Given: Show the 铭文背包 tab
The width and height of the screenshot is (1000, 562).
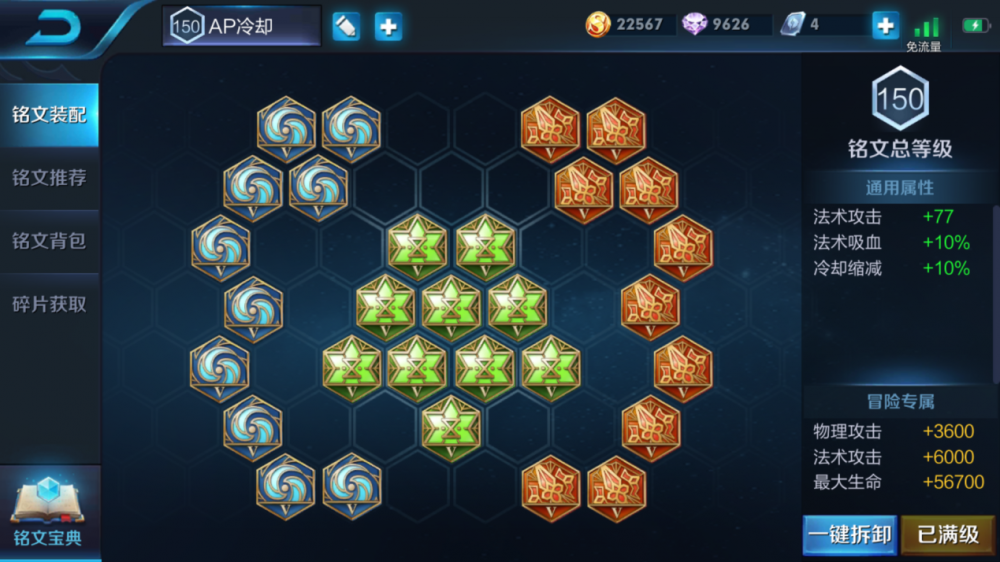Looking at the screenshot, I should [x=49, y=241].
